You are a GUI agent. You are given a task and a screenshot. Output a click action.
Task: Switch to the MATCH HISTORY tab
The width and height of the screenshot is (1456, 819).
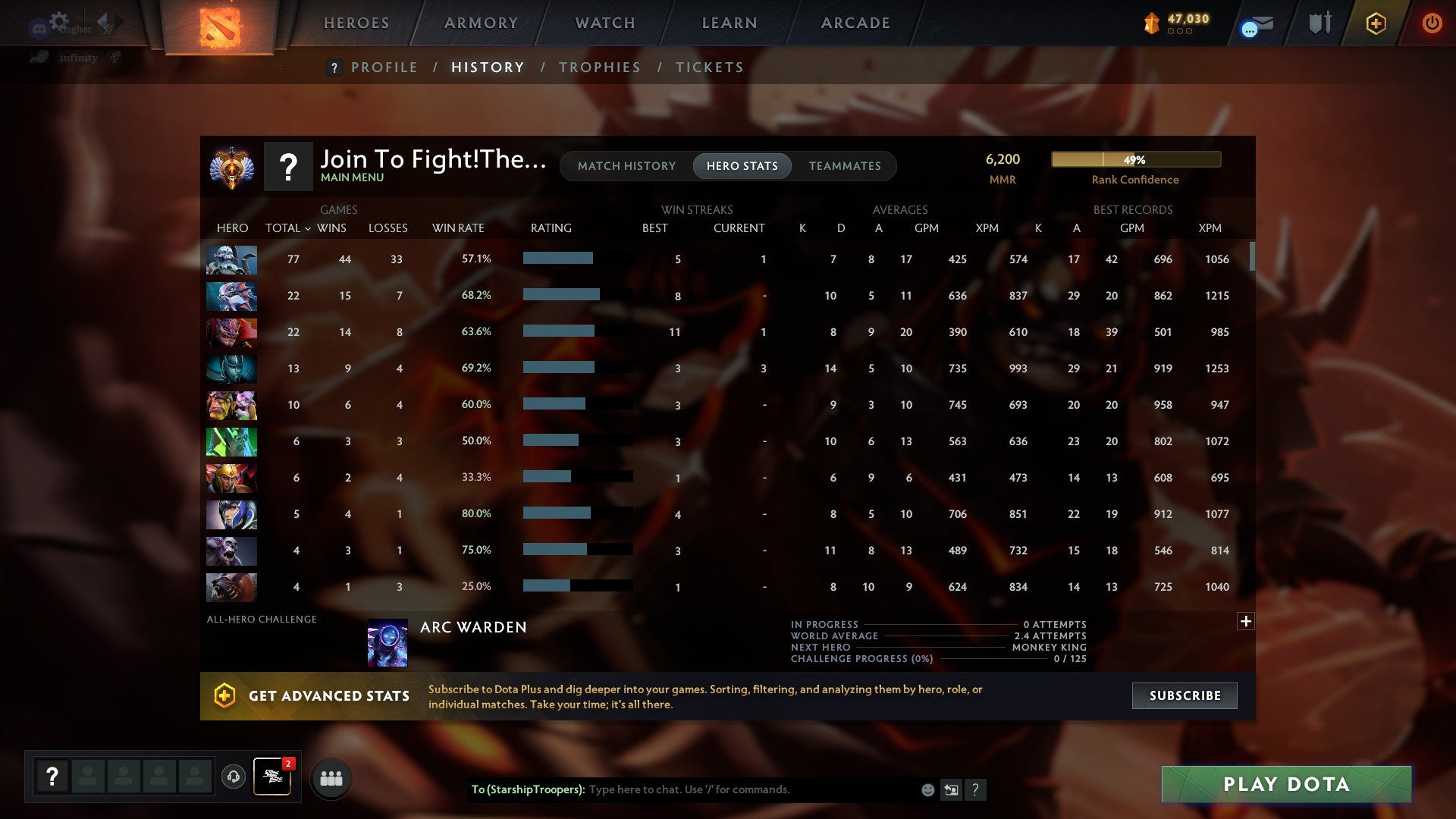coord(626,165)
